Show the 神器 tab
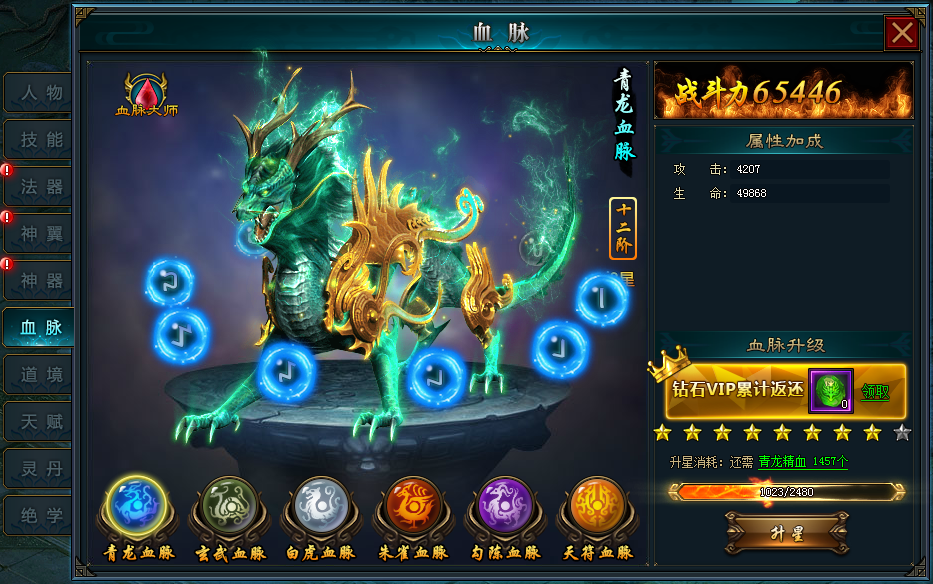This screenshot has height=584, width=933. [40, 281]
